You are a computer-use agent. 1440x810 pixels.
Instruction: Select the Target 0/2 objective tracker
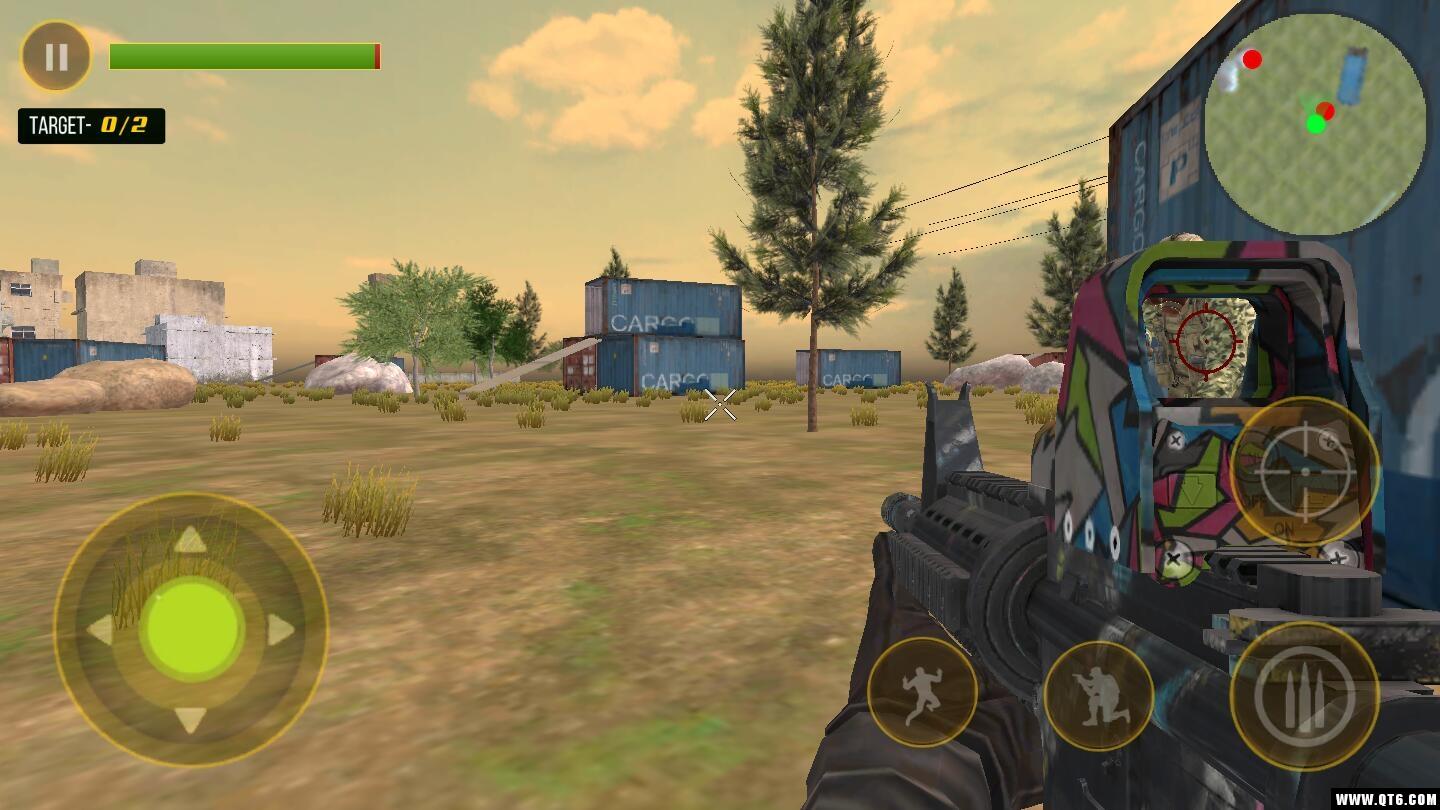click(91, 126)
